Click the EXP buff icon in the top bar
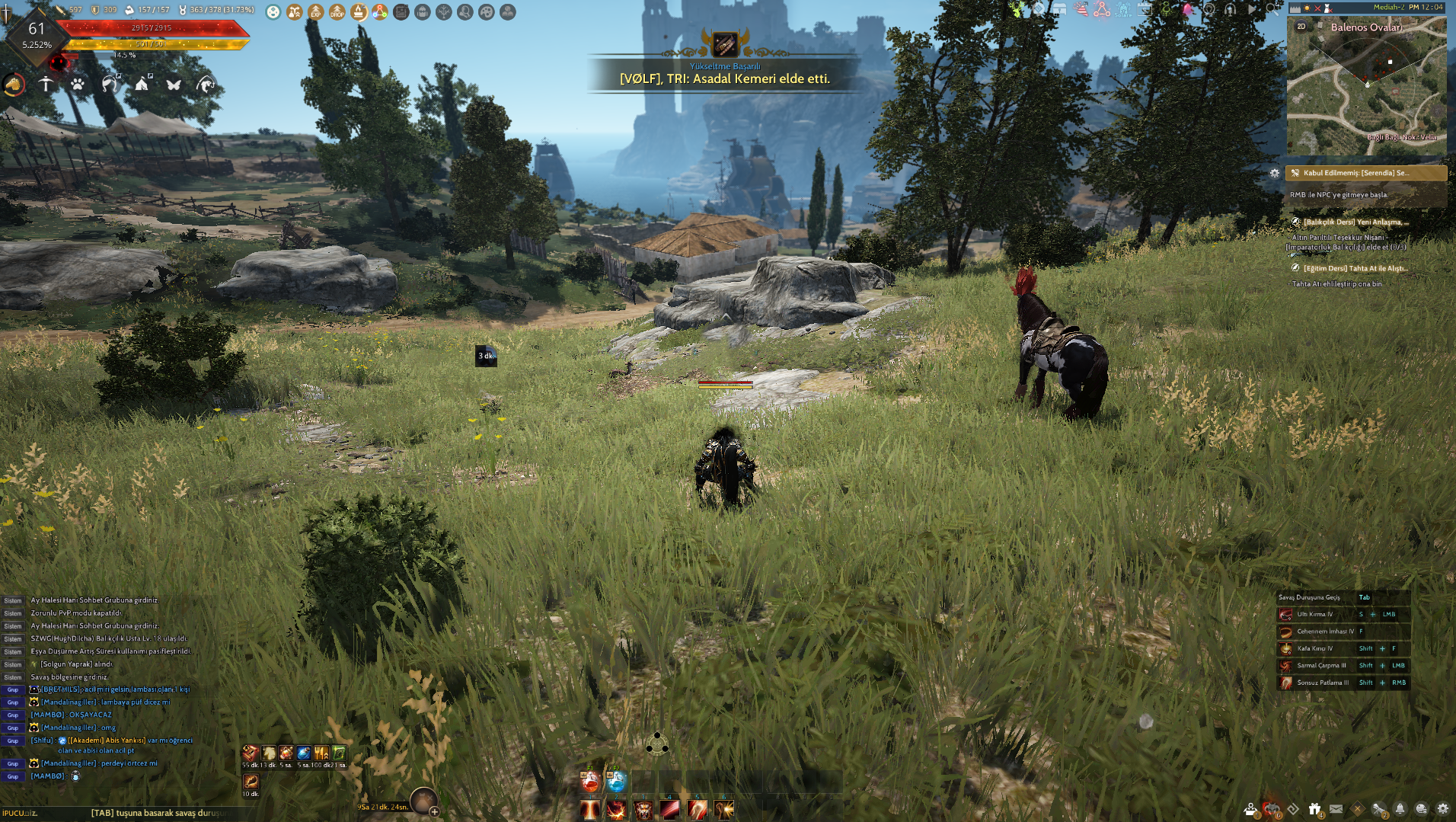1456x822 pixels. tap(315, 12)
